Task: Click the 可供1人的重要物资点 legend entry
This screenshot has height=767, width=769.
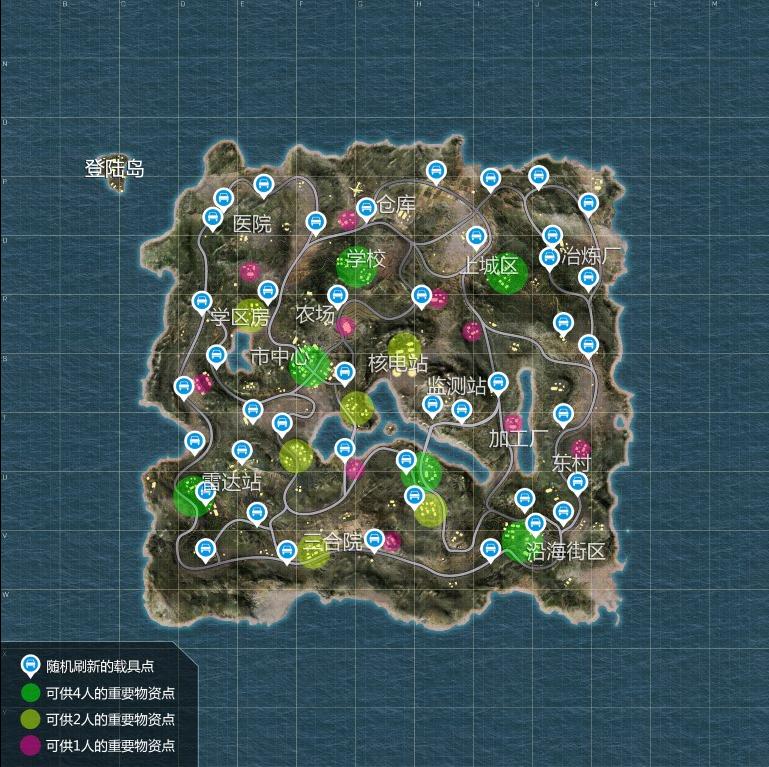Action: 110,746
